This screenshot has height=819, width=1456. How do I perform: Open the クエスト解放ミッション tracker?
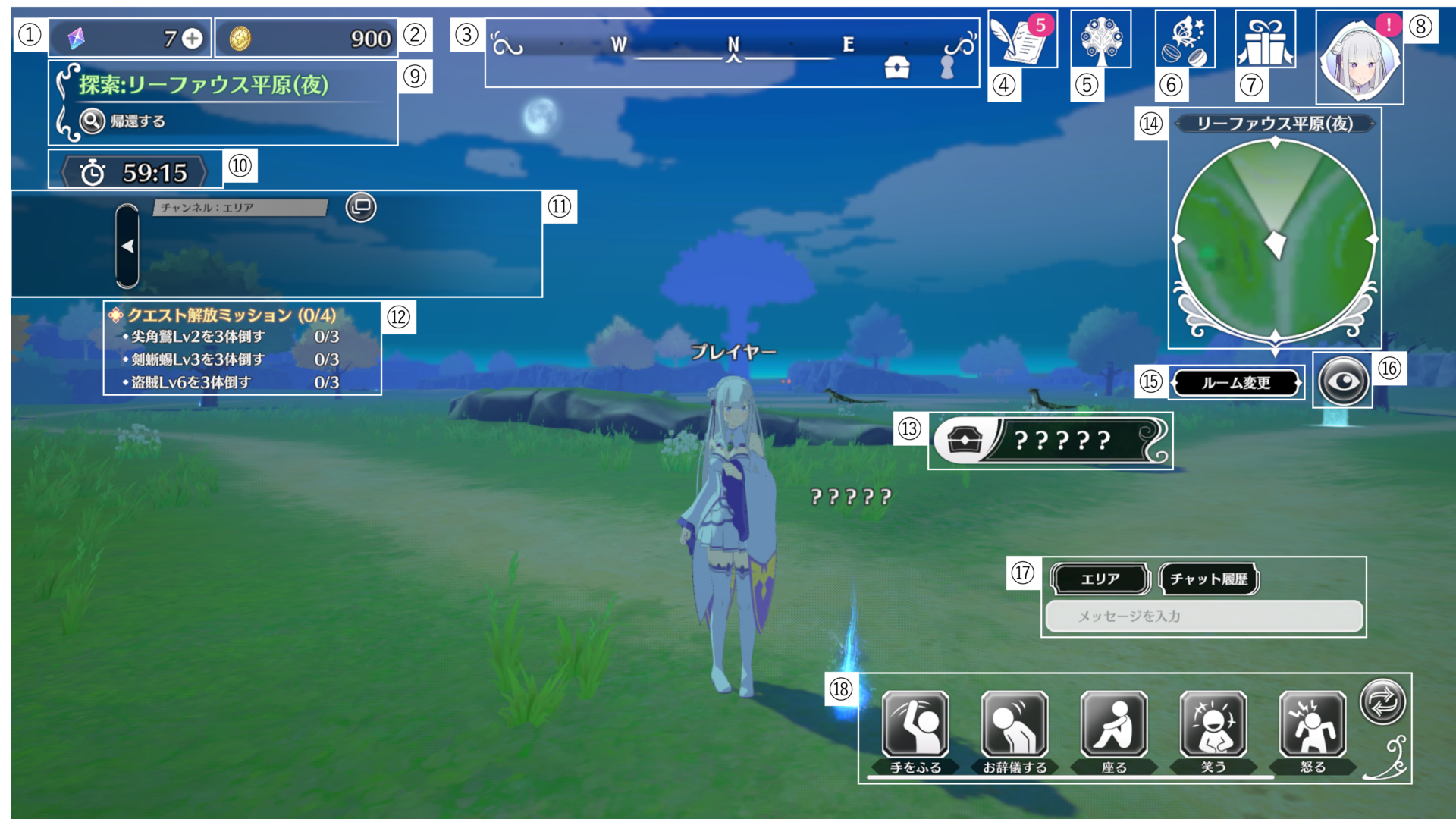coord(231,315)
